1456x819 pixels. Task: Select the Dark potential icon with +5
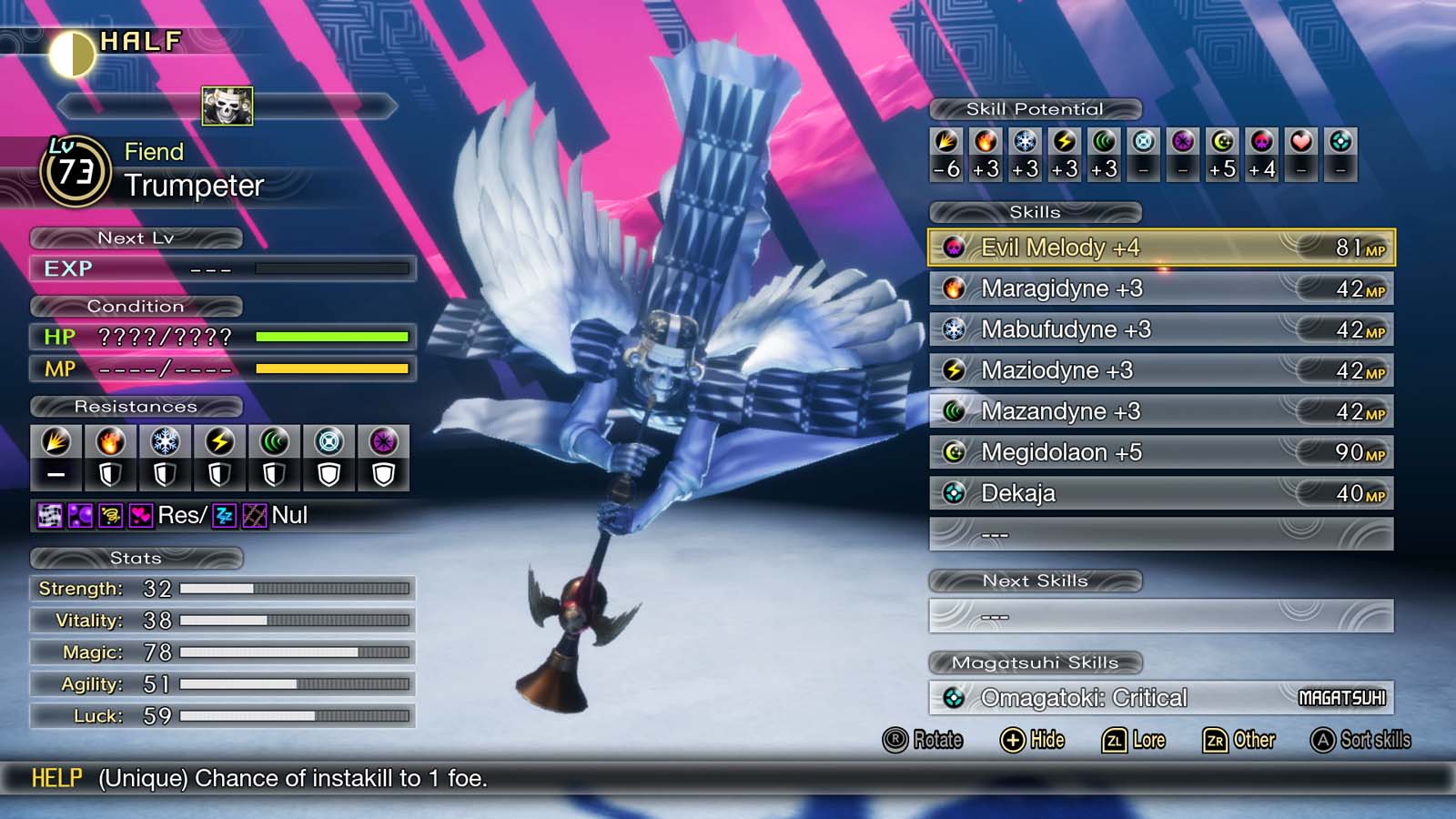click(1223, 141)
